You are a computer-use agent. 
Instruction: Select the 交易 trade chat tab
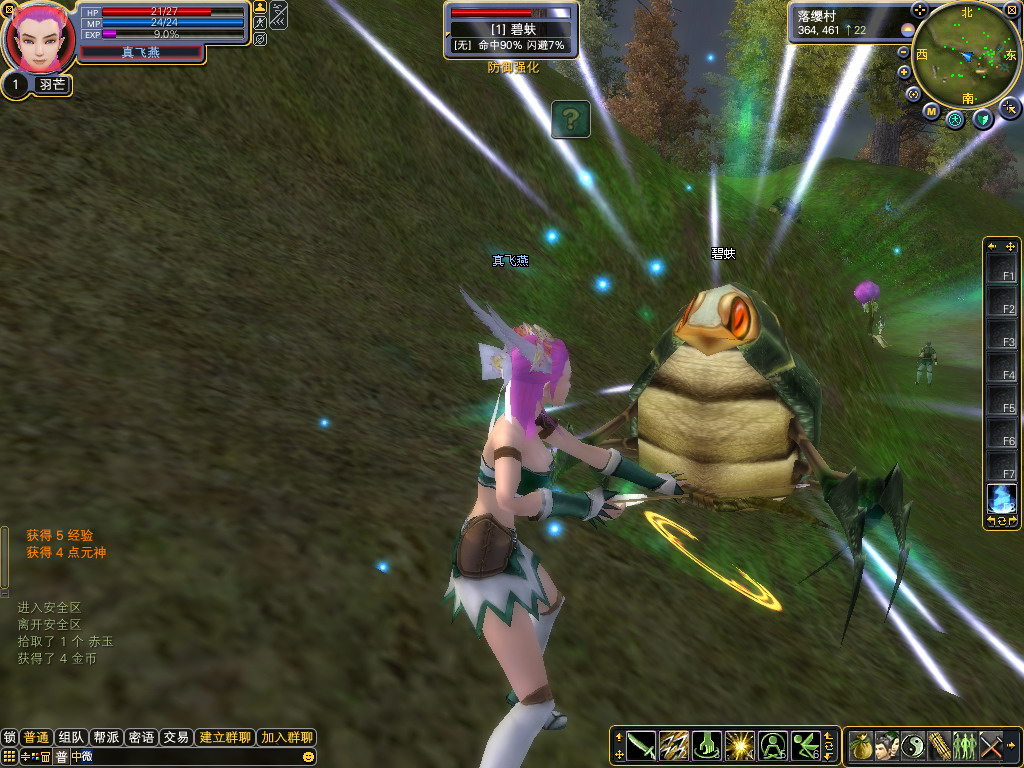click(176, 737)
